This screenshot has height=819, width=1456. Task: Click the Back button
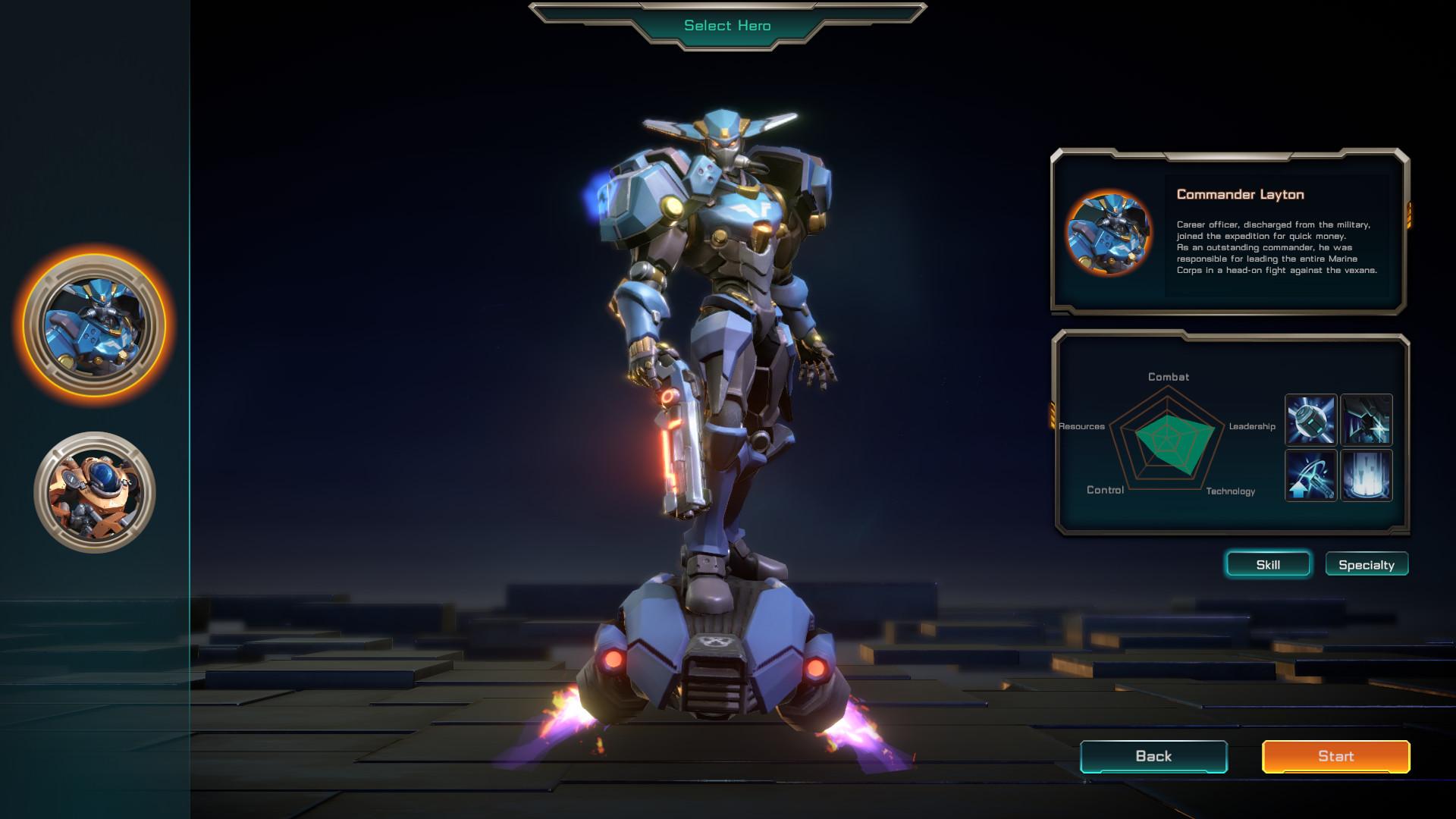(x=1153, y=756)
